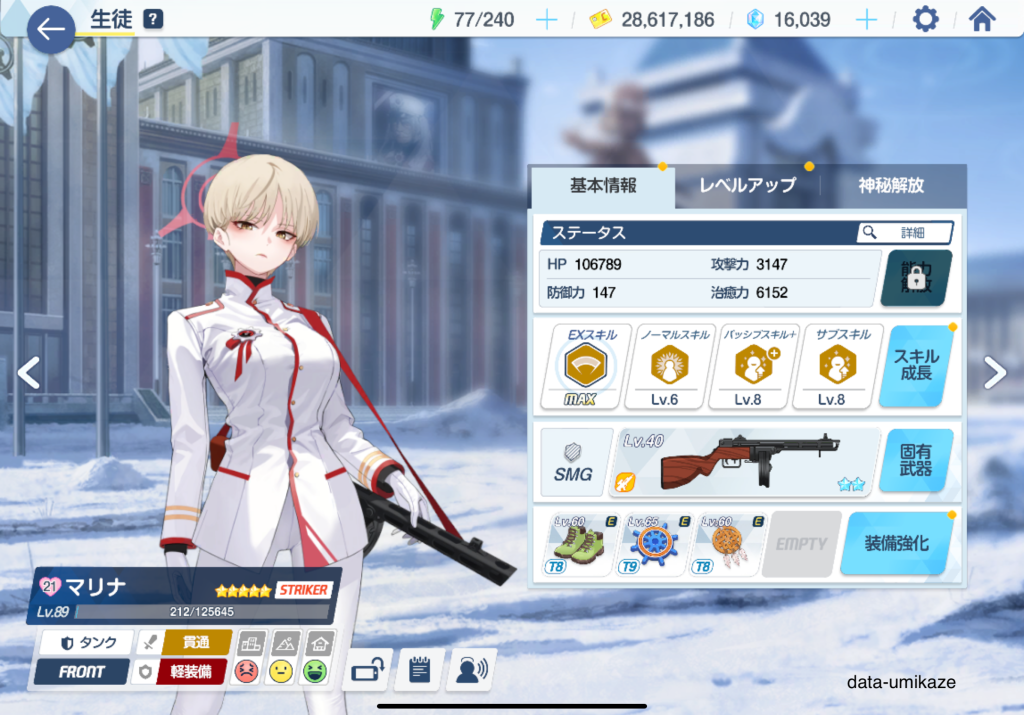Show status 詳細 details
1024x715 pixels.
click(x=904, y=233)
